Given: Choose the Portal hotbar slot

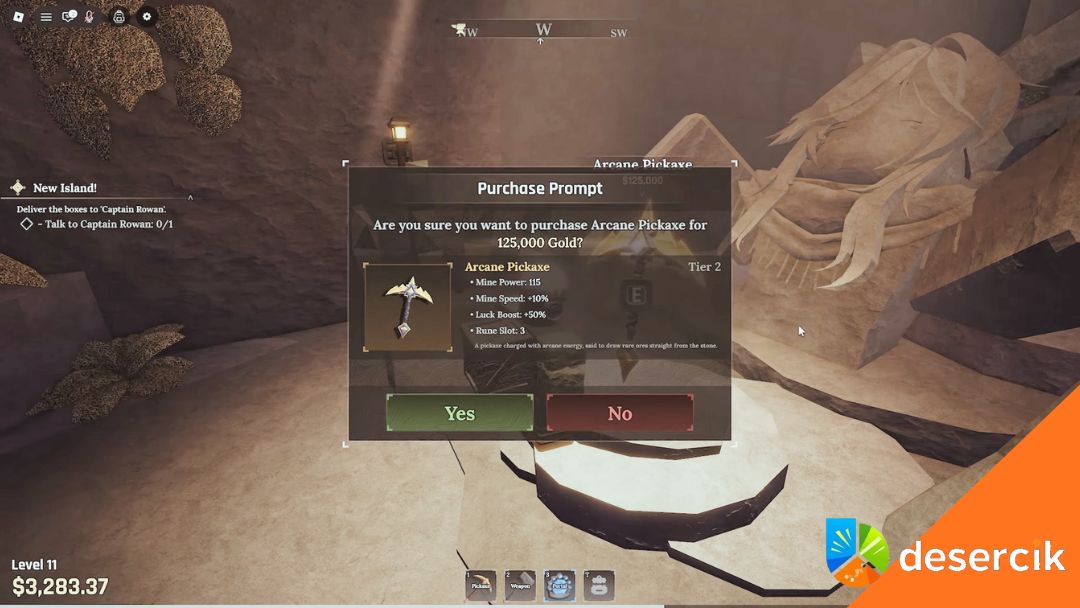Looking at the screenshot, I should [559, 585].
